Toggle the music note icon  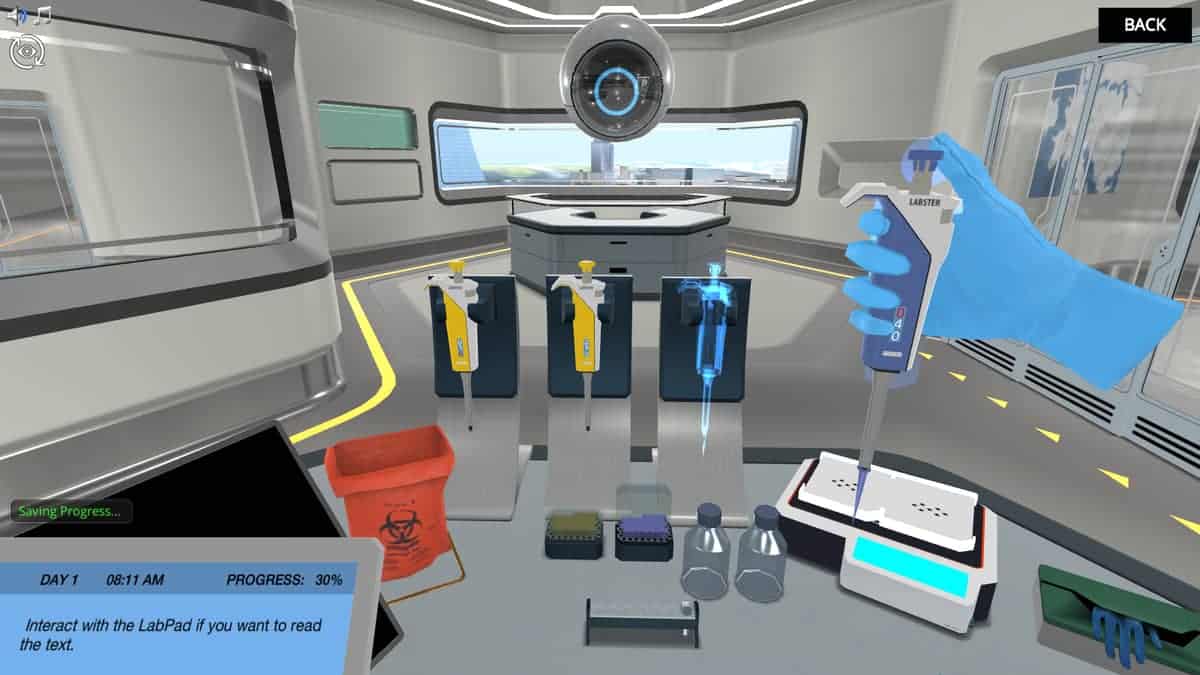point(42,15)
